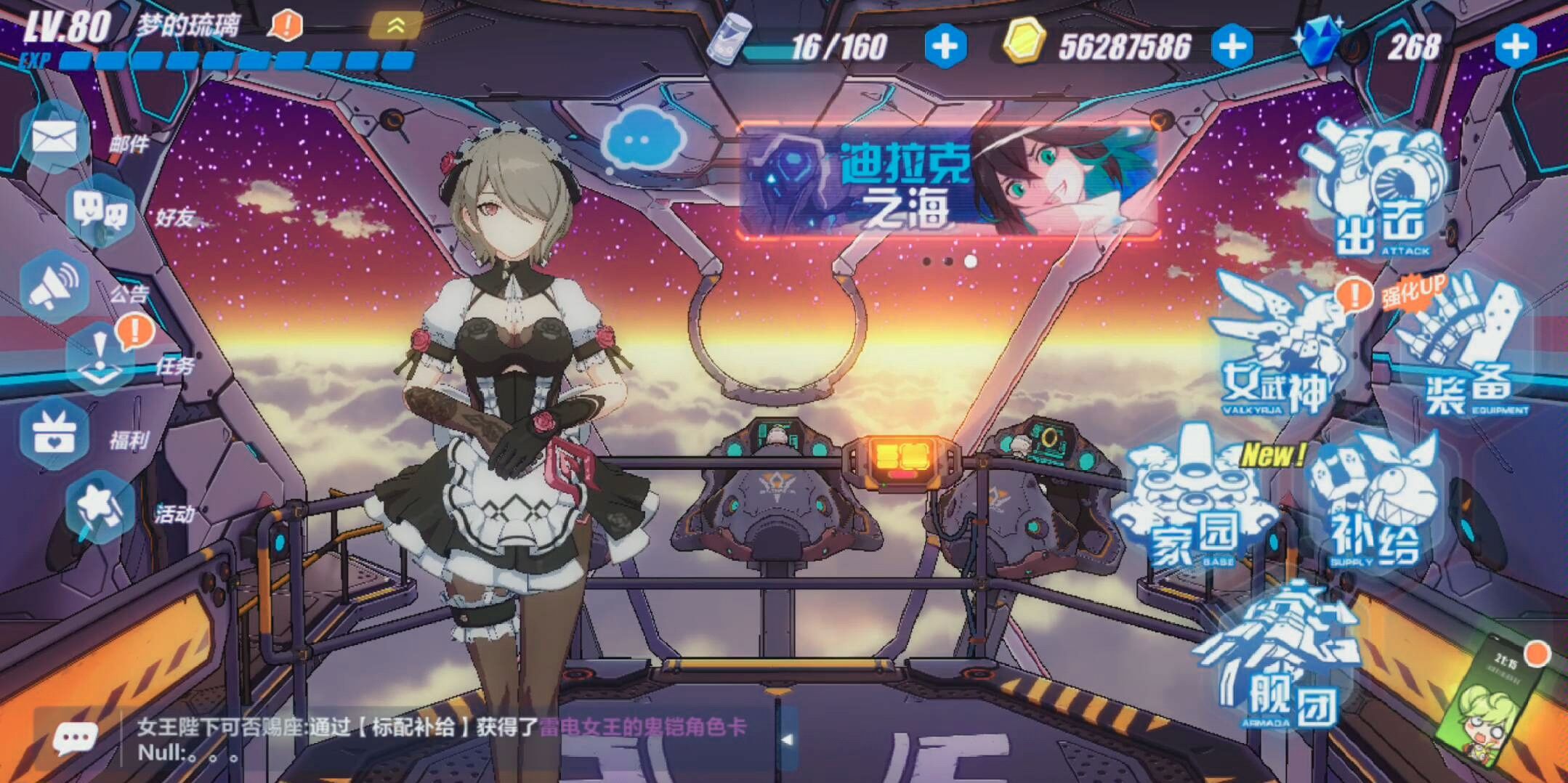Viewport: 1568px width, 783px height.
Task: Add stamina with the plus button
Action: tap(945, 46)
